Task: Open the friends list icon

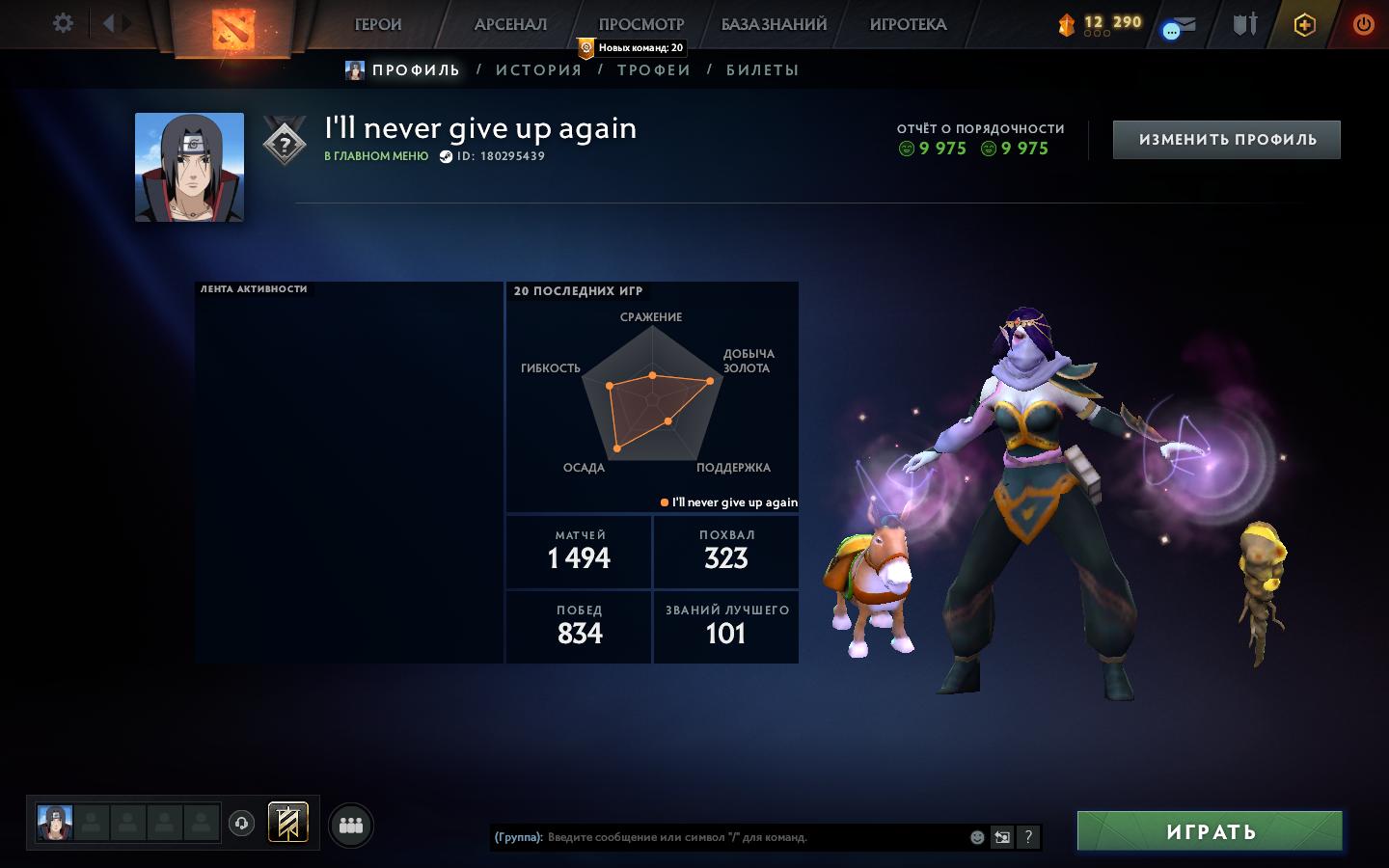Action: pyautogui.click(x=351, y=826)
